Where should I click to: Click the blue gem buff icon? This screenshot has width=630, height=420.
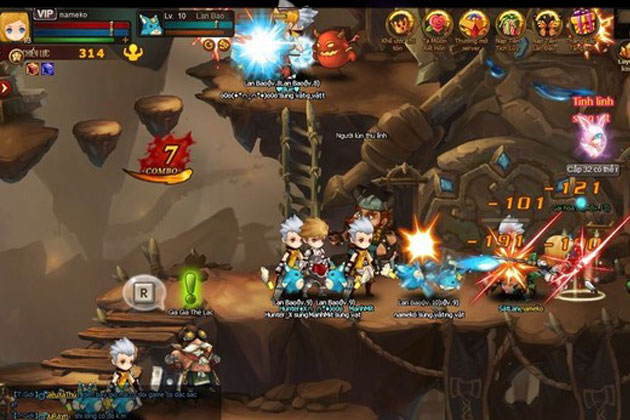coord(46,68)
